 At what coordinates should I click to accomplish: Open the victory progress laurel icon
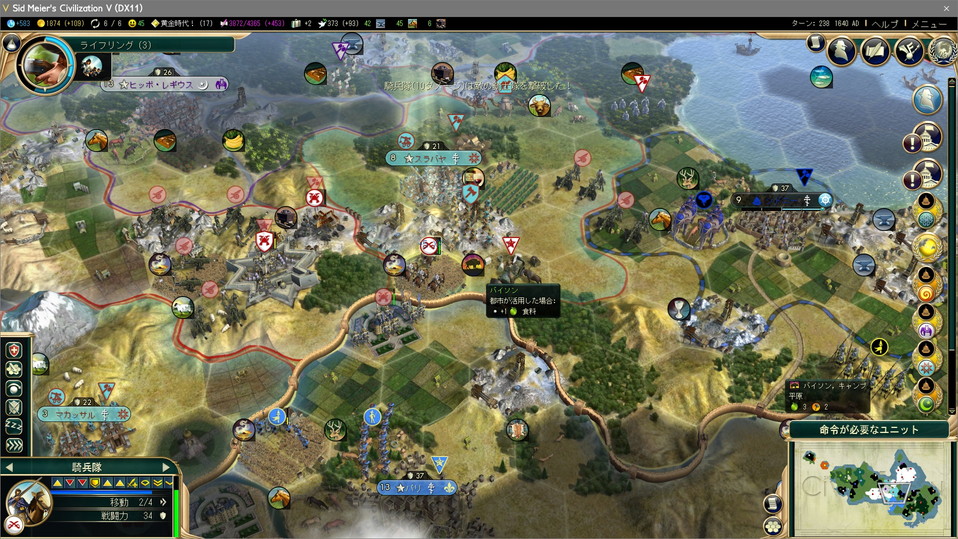pyautogui.click(x=942, y=51)
